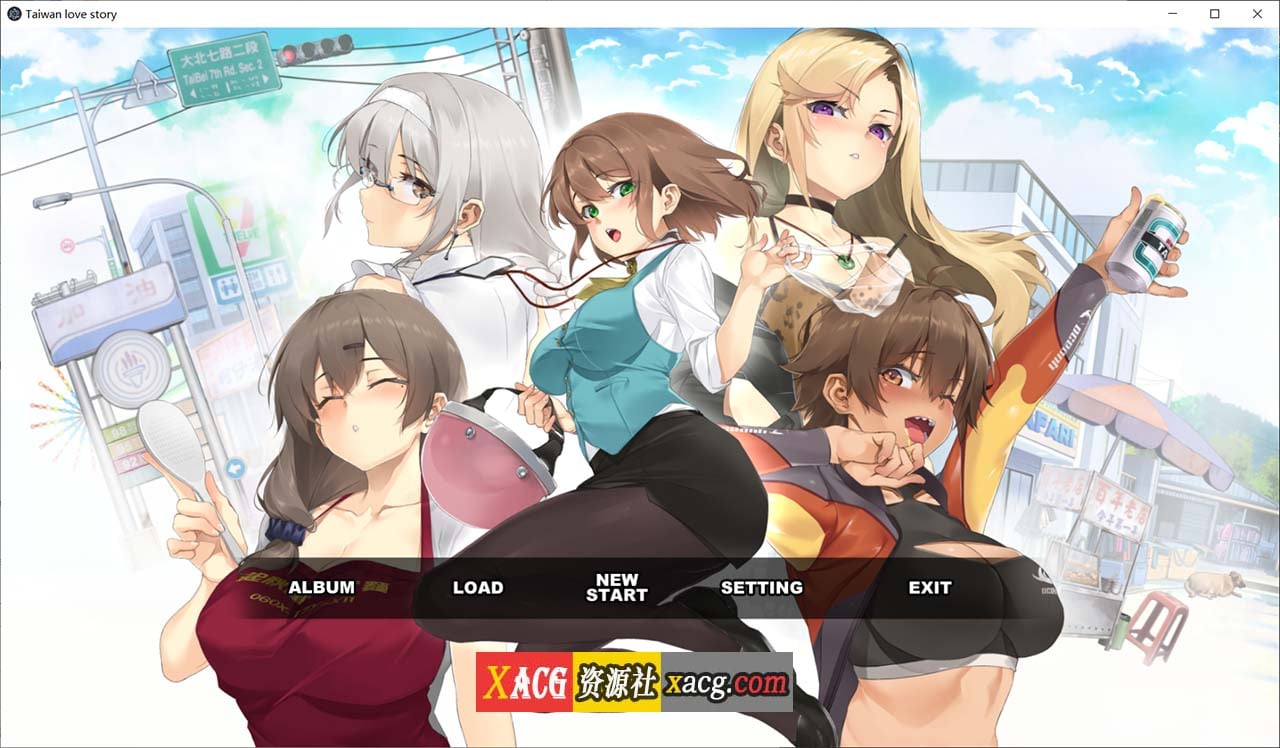Open the ALBUM gallery
This screenshot has height=748, width=1280.
tap(321, 588)
